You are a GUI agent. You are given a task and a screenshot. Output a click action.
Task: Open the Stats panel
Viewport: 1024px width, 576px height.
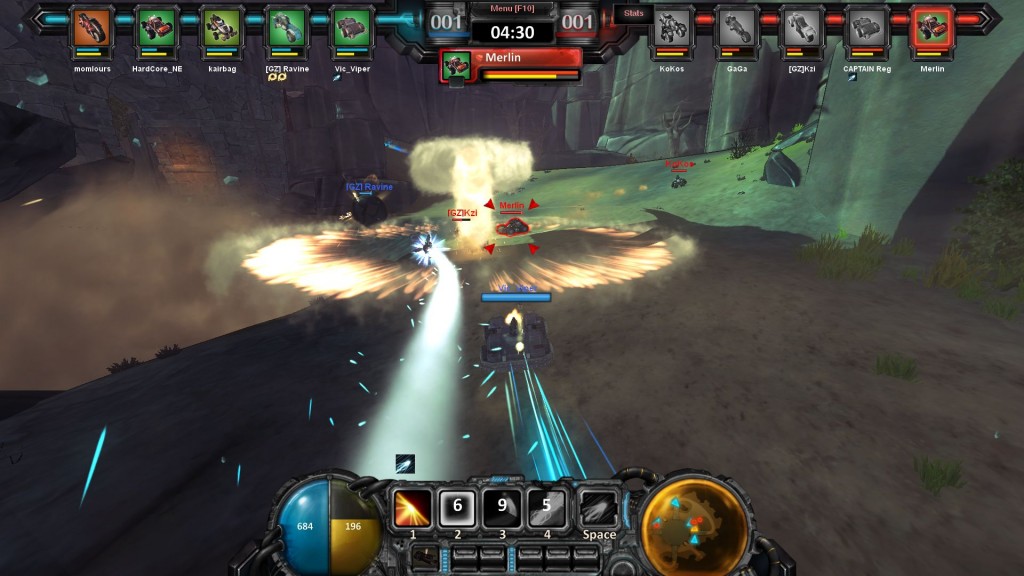633,14
